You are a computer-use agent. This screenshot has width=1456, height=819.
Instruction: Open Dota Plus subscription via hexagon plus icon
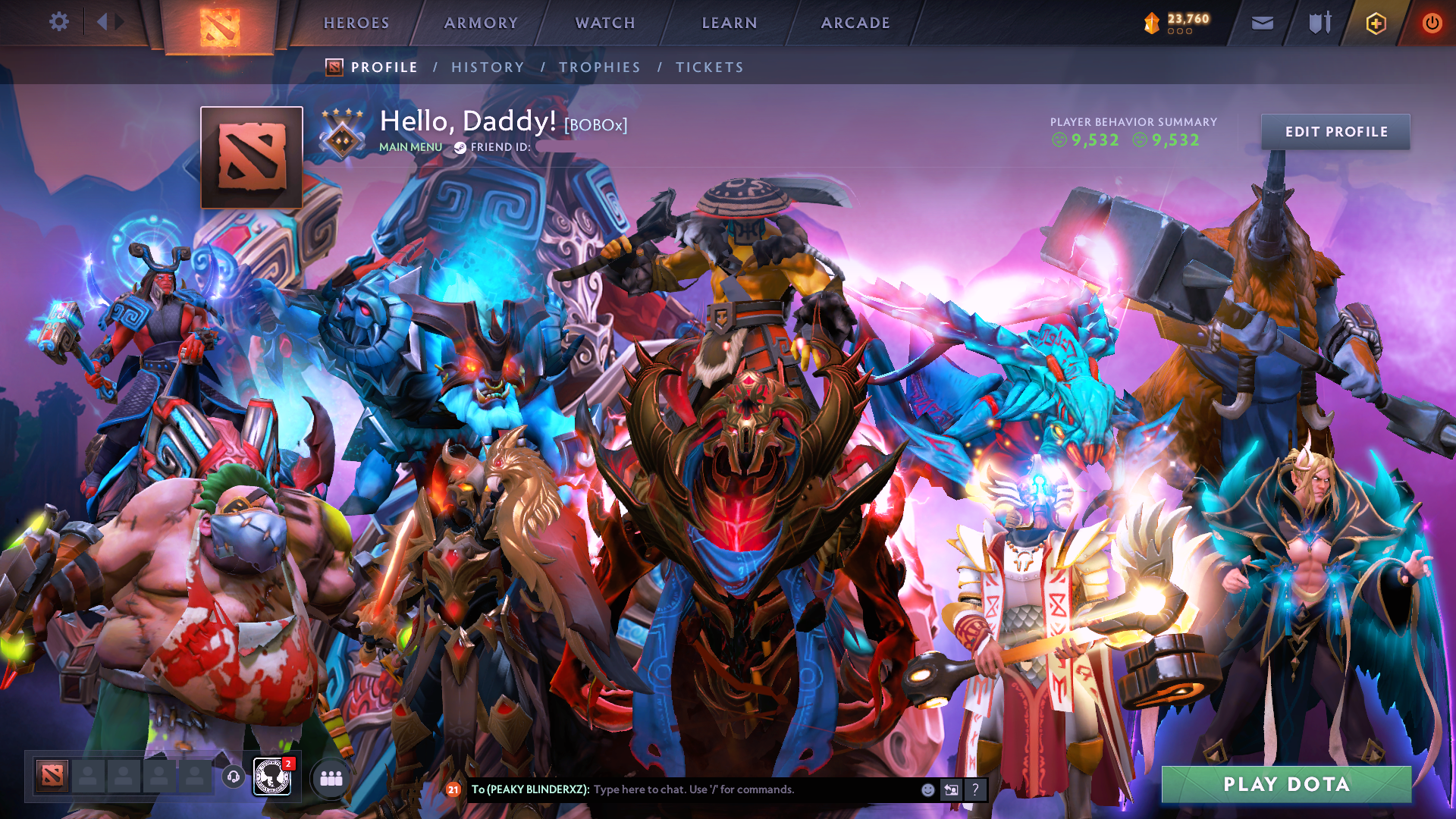[x=1375, y=23]
